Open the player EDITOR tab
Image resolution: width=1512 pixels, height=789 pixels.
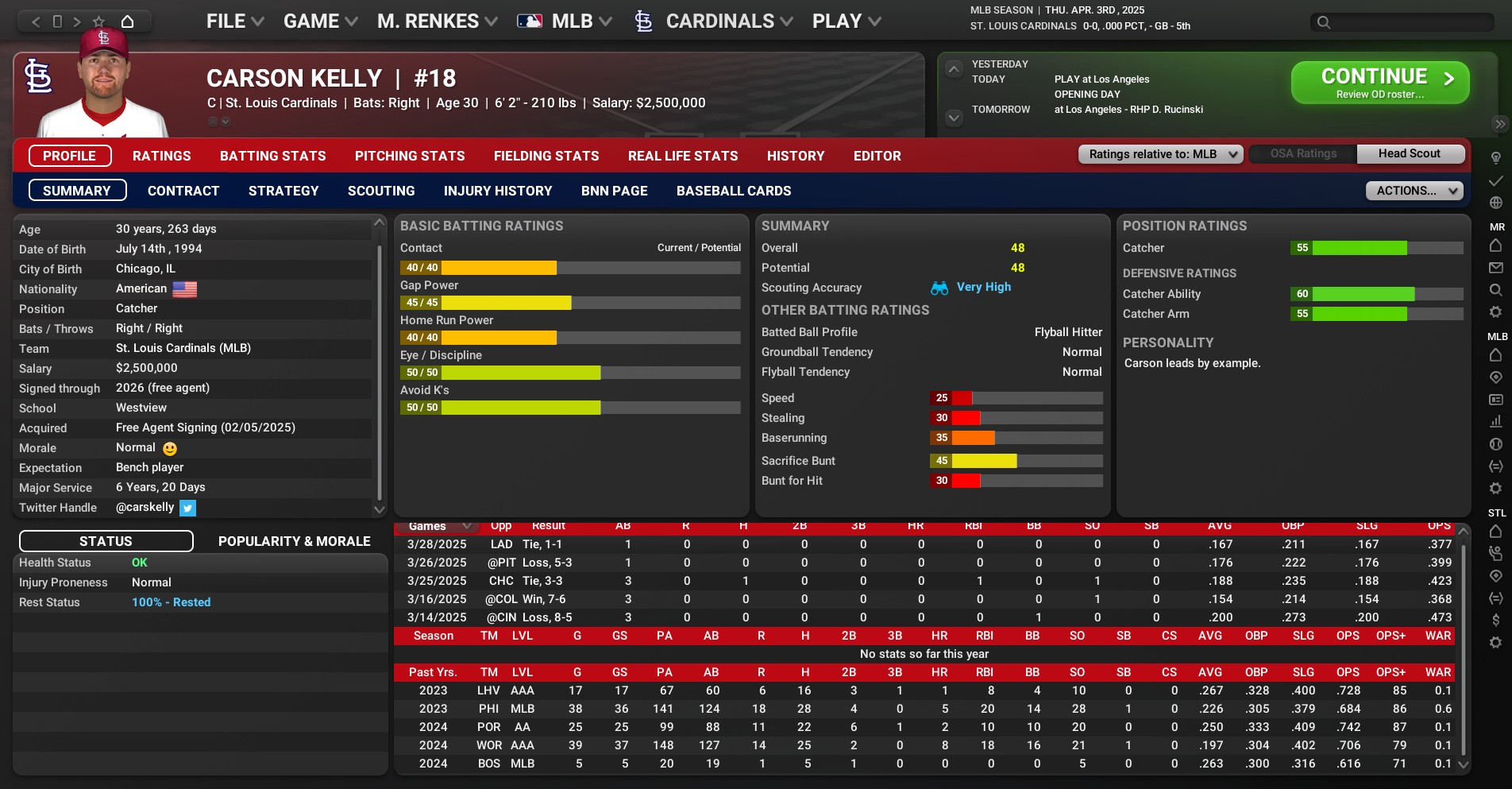tap(877, 156)
